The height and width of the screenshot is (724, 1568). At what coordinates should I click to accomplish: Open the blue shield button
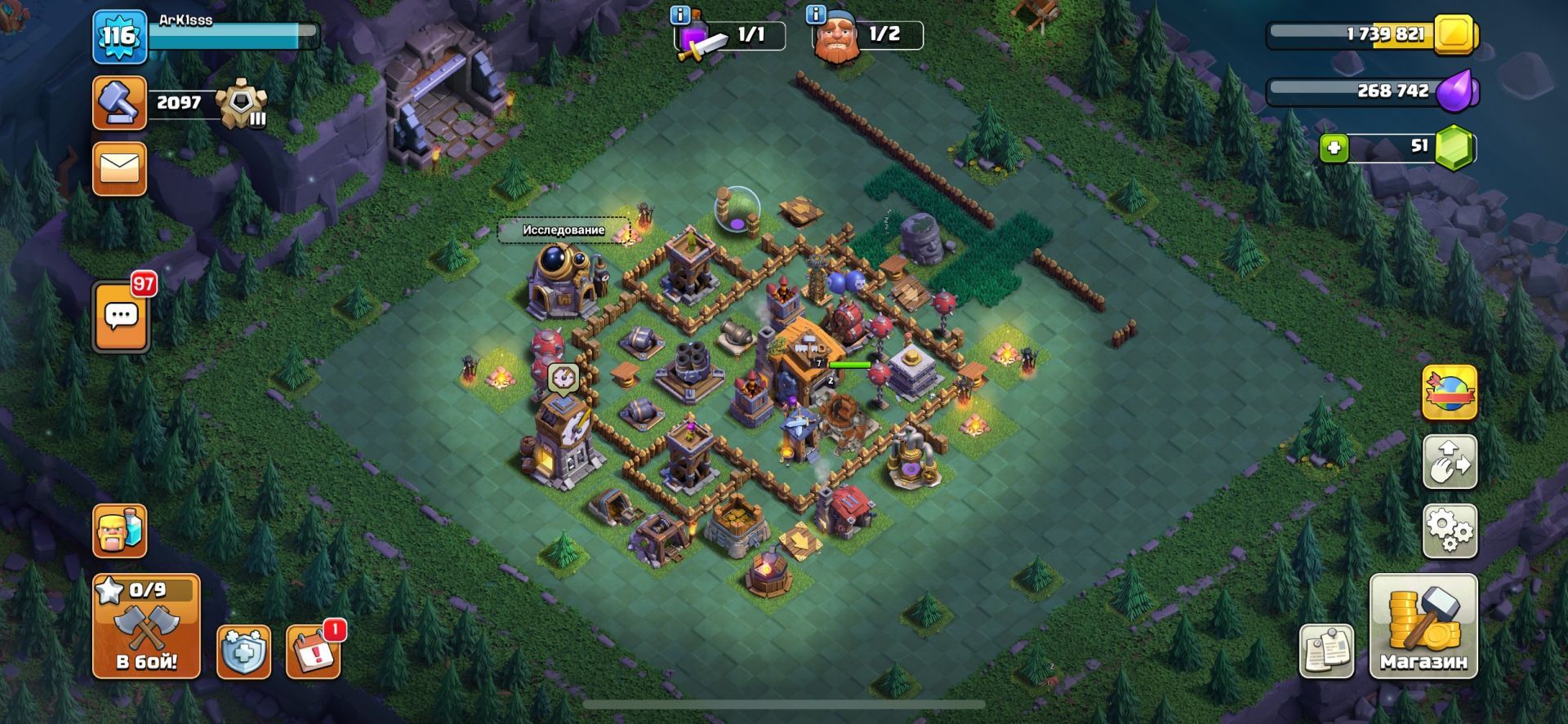coord(243,651)
